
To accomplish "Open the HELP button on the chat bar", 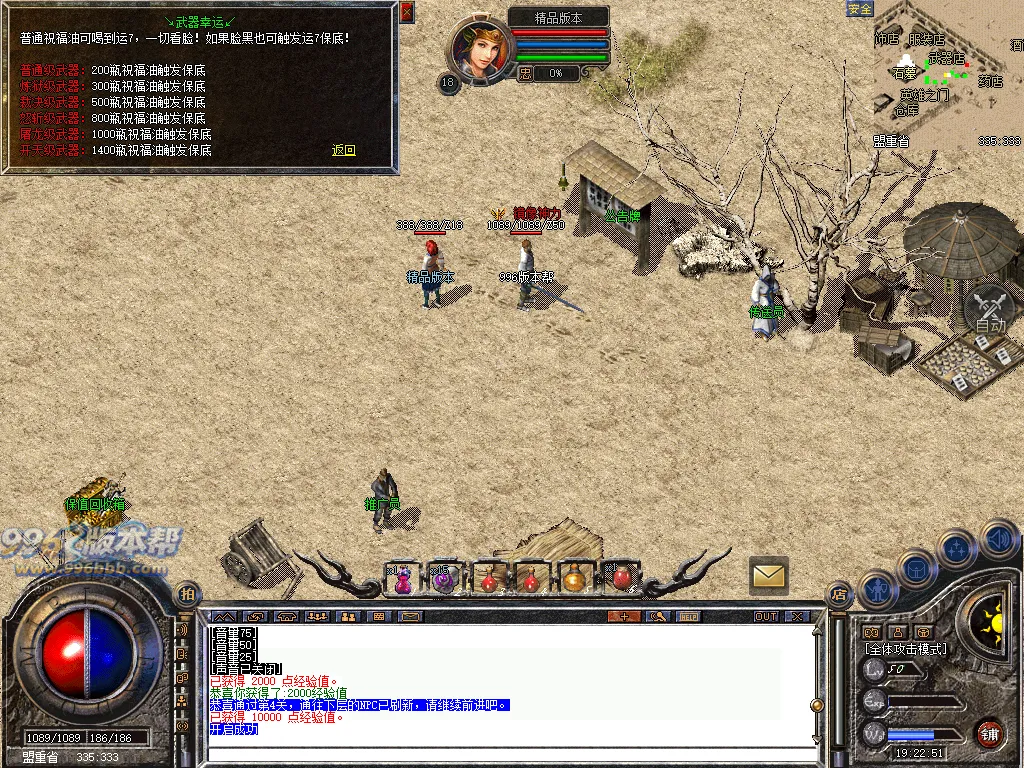I will pos(689,616).
